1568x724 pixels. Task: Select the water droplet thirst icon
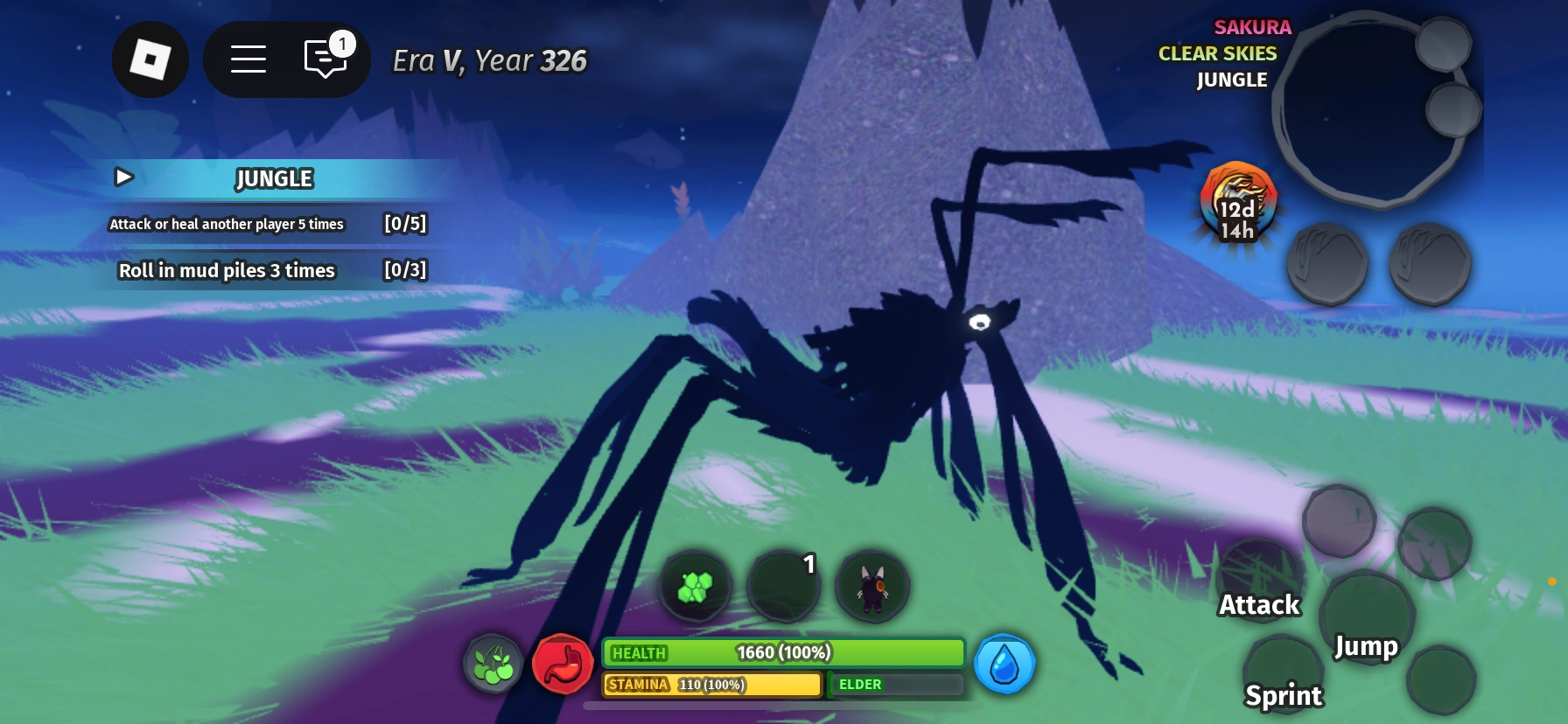[1004, 665]
